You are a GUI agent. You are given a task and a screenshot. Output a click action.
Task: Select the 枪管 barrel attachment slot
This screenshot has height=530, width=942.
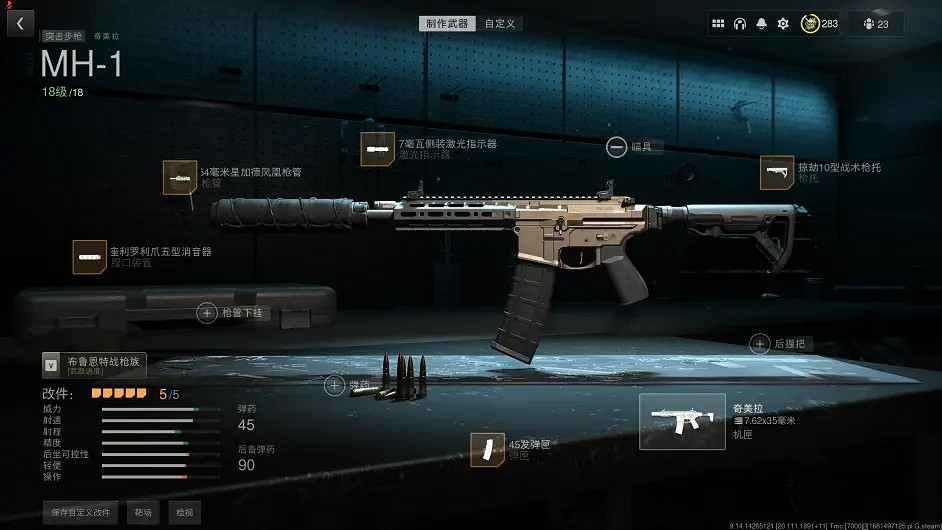(180, 177)
